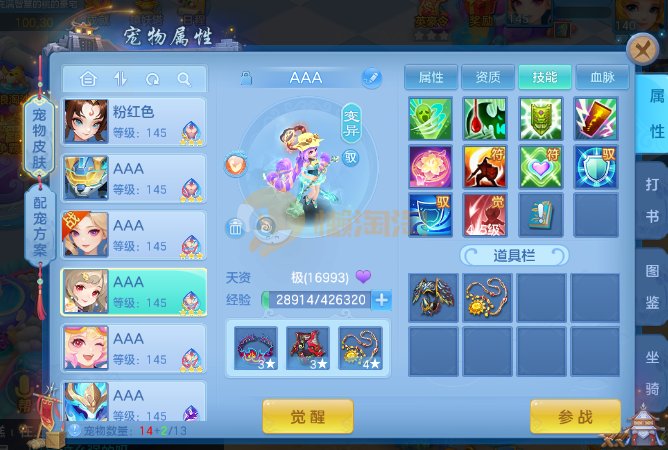Click the trash can release icon

pos(235,227)
